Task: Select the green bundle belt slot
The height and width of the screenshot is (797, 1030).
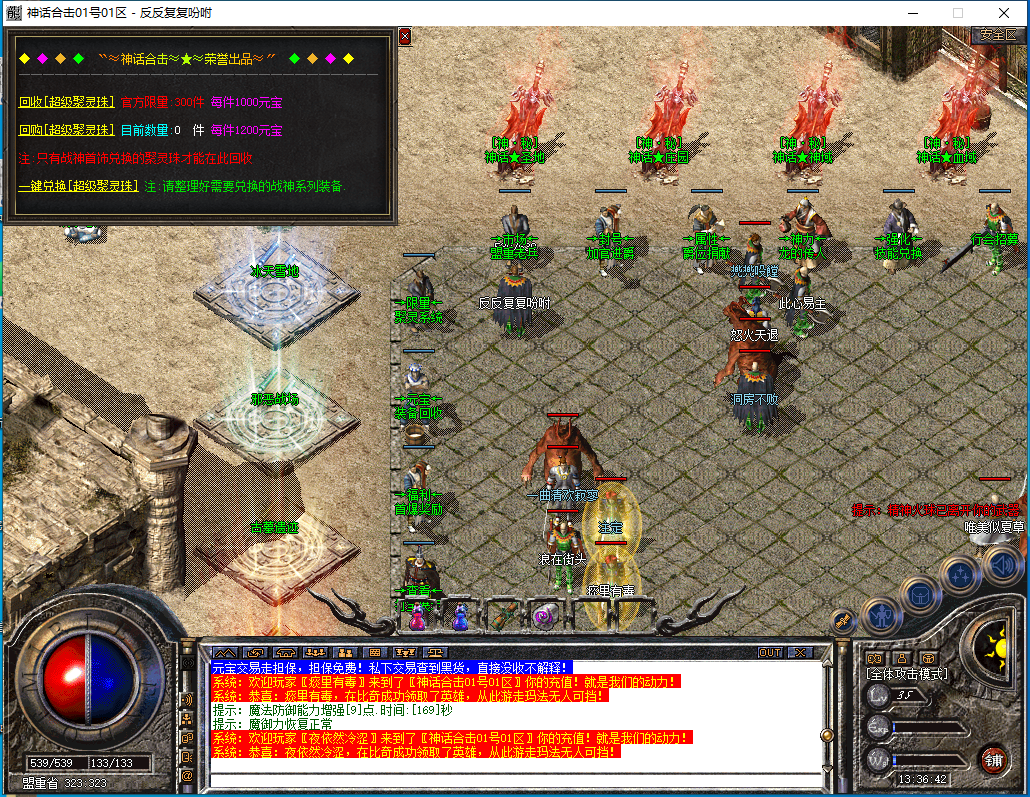Action: click(505, 615)
